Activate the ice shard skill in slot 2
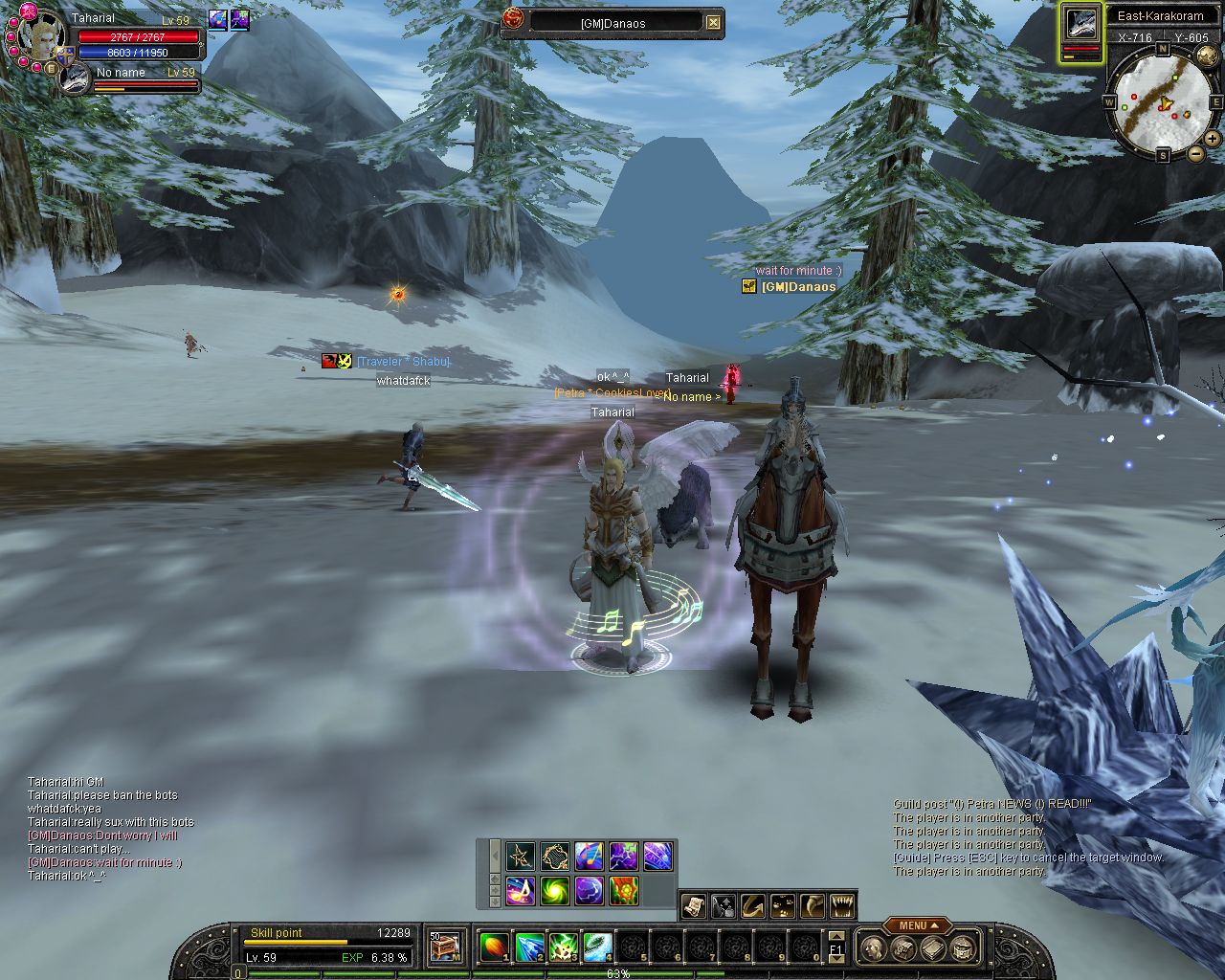Viewport: 1225px width, 980px height. (x=529, y=947)
